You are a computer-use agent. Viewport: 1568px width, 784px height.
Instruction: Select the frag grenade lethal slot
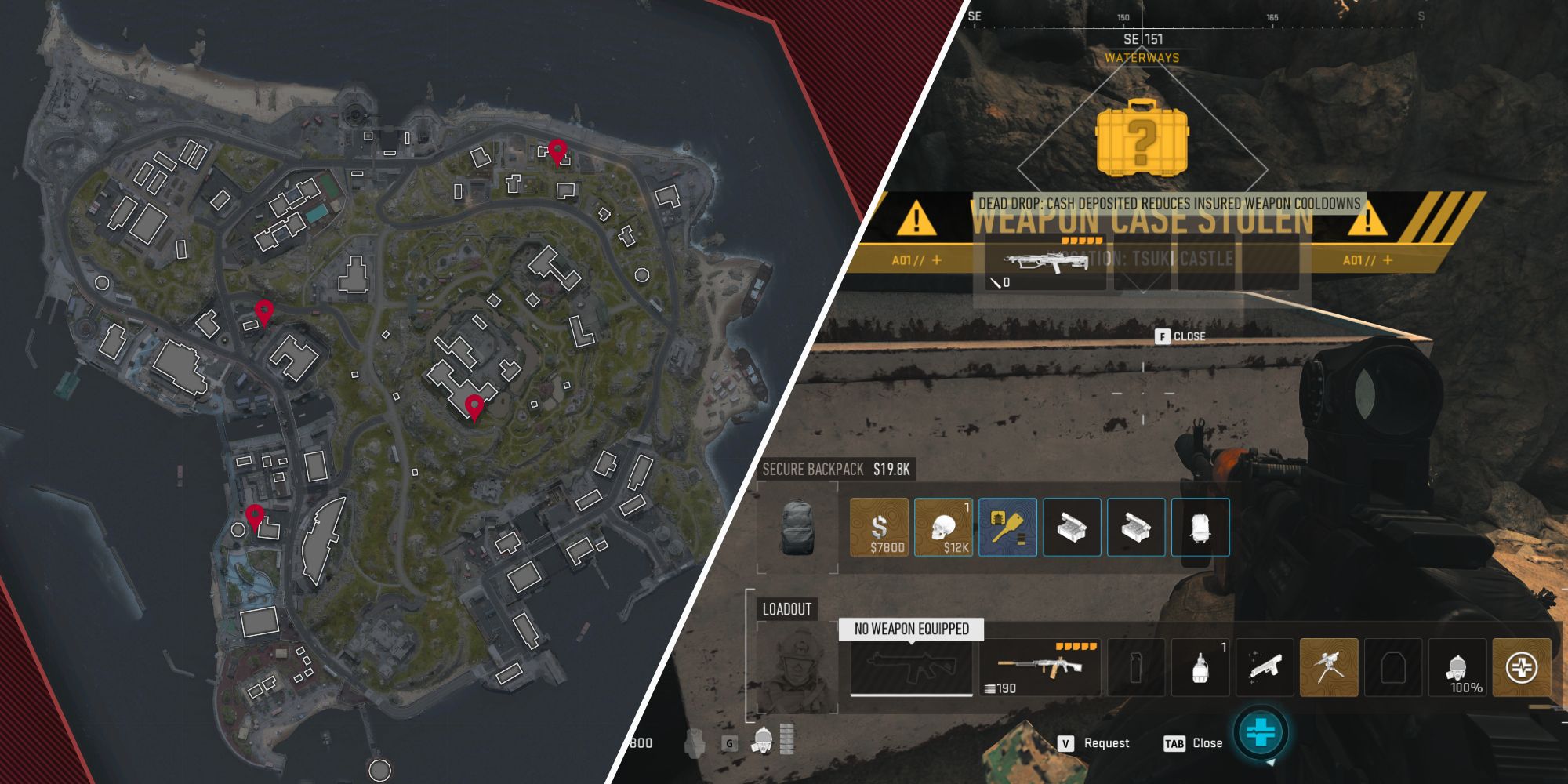[1200, 666]
